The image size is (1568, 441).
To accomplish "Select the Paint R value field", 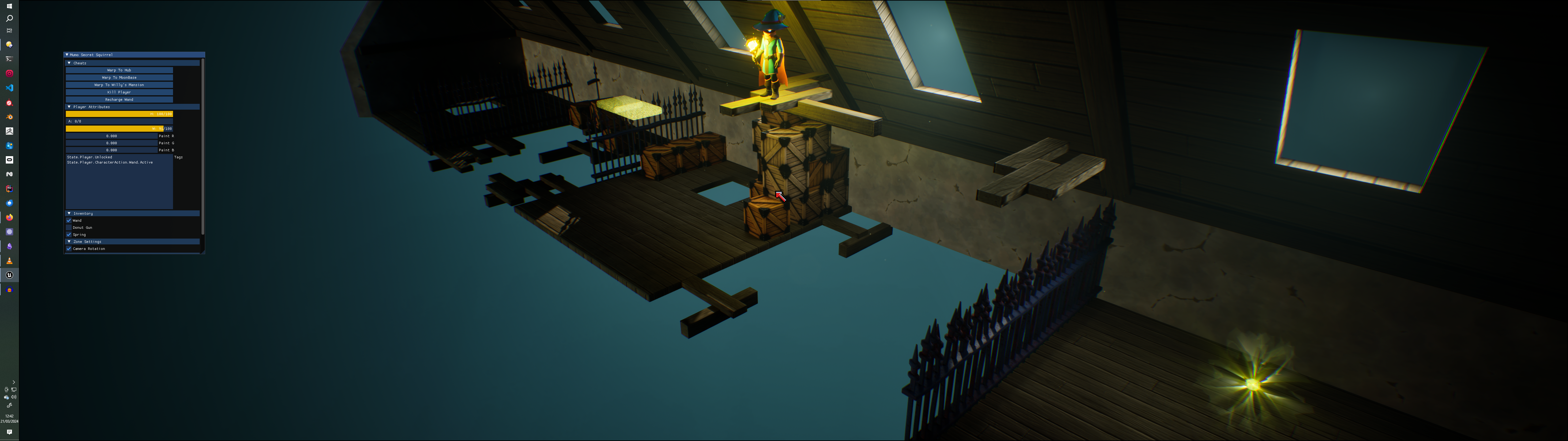I will 111,136.
